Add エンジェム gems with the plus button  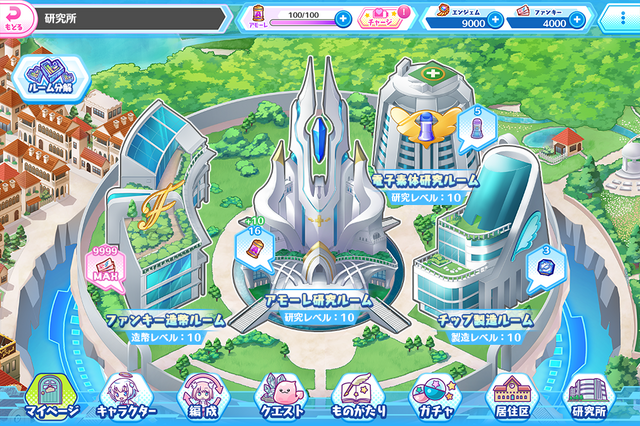pos(497,18)
